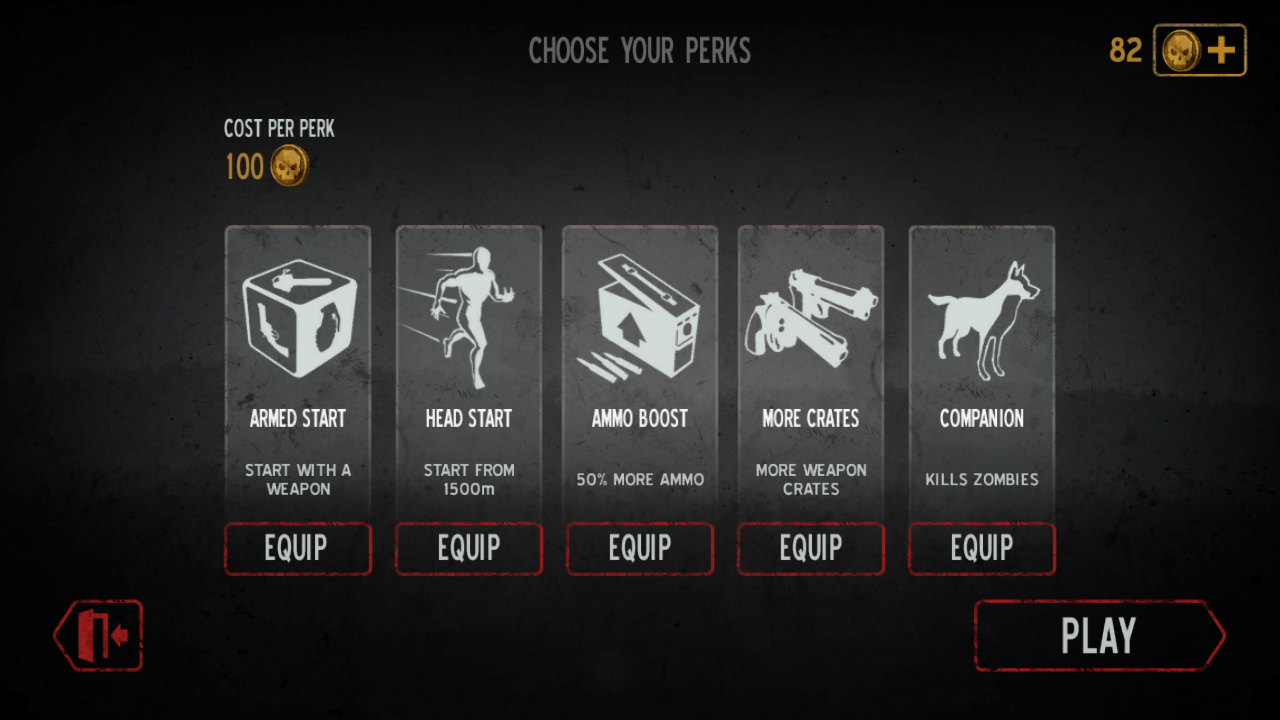Equip the Ammo Boost perk

pos(640,548)
